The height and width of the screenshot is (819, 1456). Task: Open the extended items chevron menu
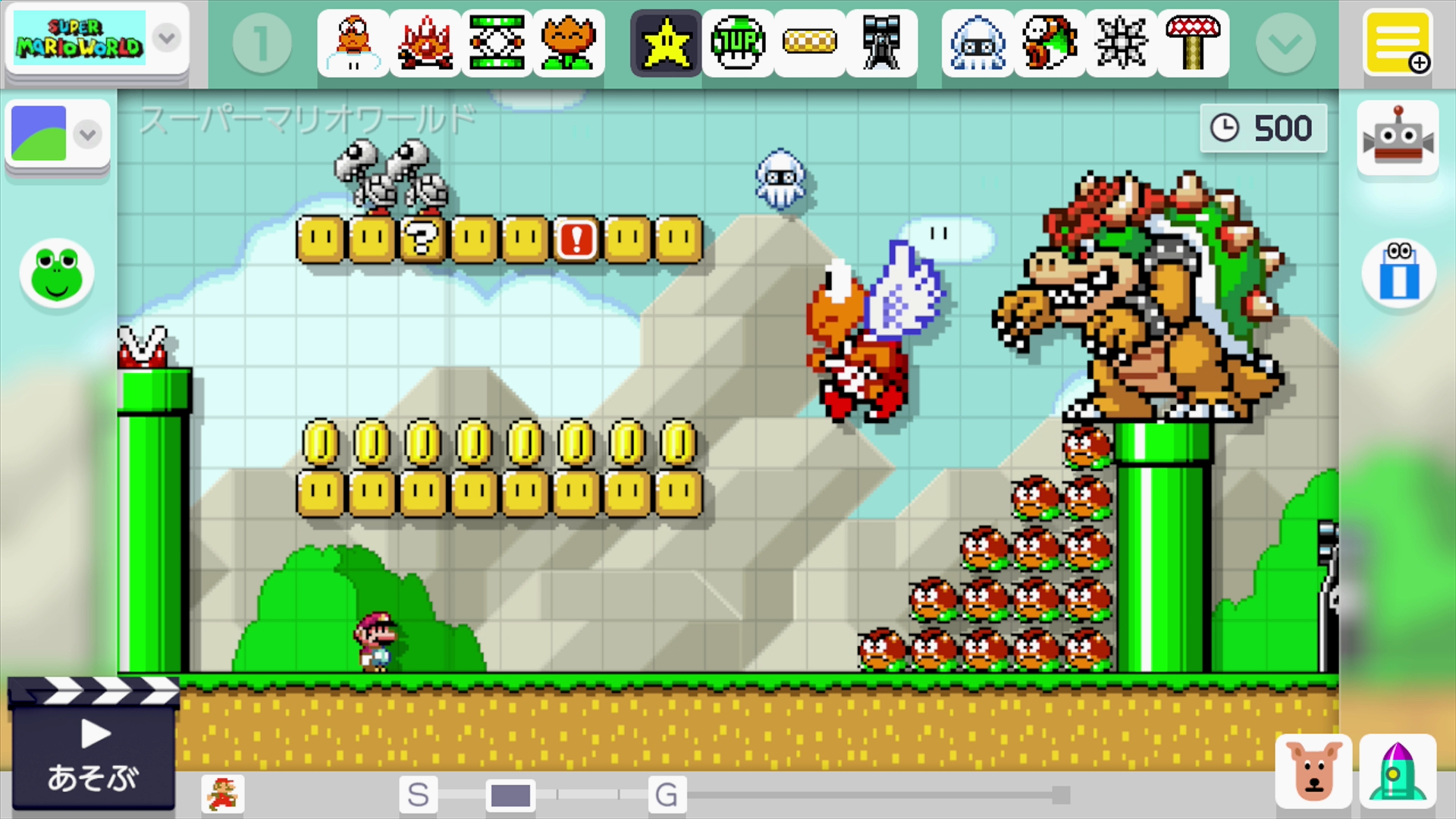click(x=1285, y=43)
